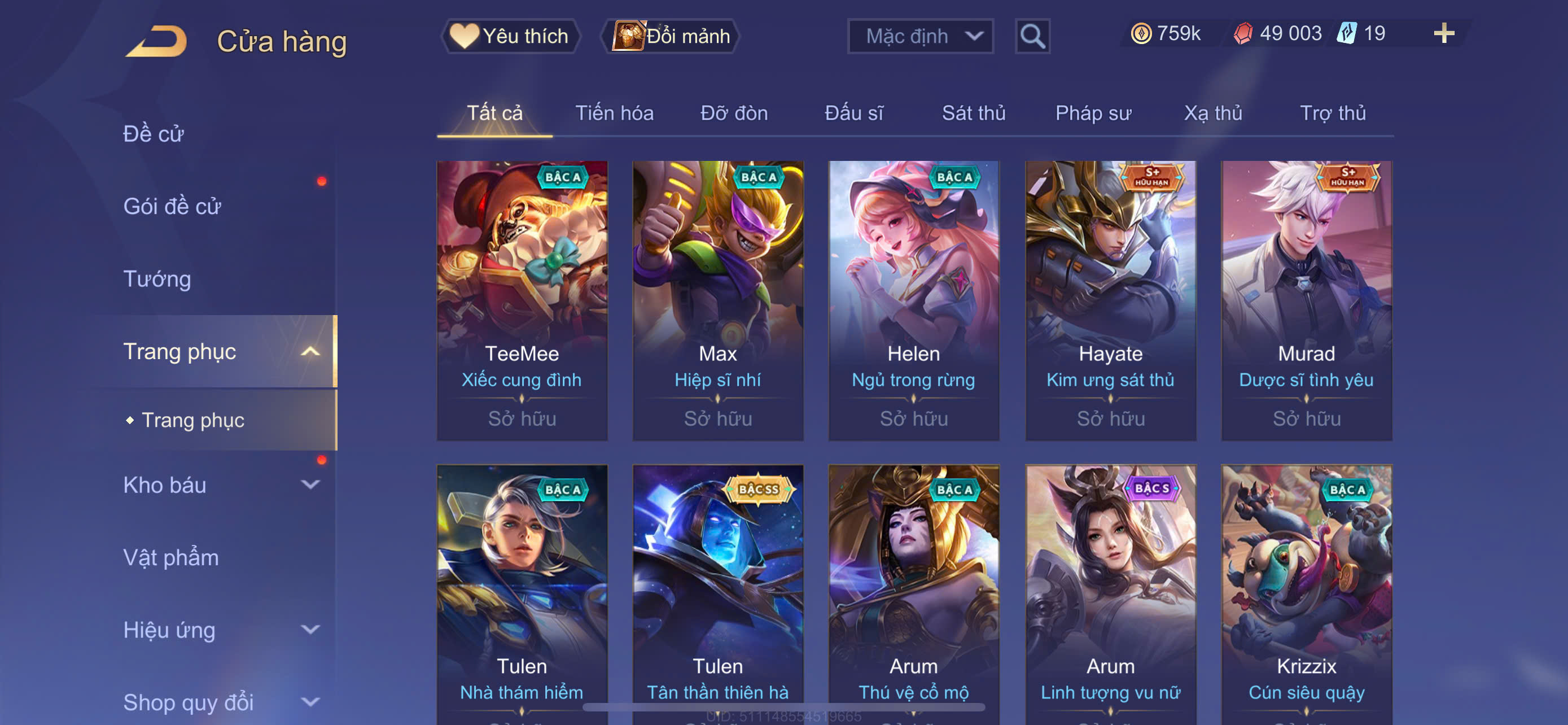Screen dimensions: 1568x725
Task: Open the Đề cử shop section
Action: point(154,134)
